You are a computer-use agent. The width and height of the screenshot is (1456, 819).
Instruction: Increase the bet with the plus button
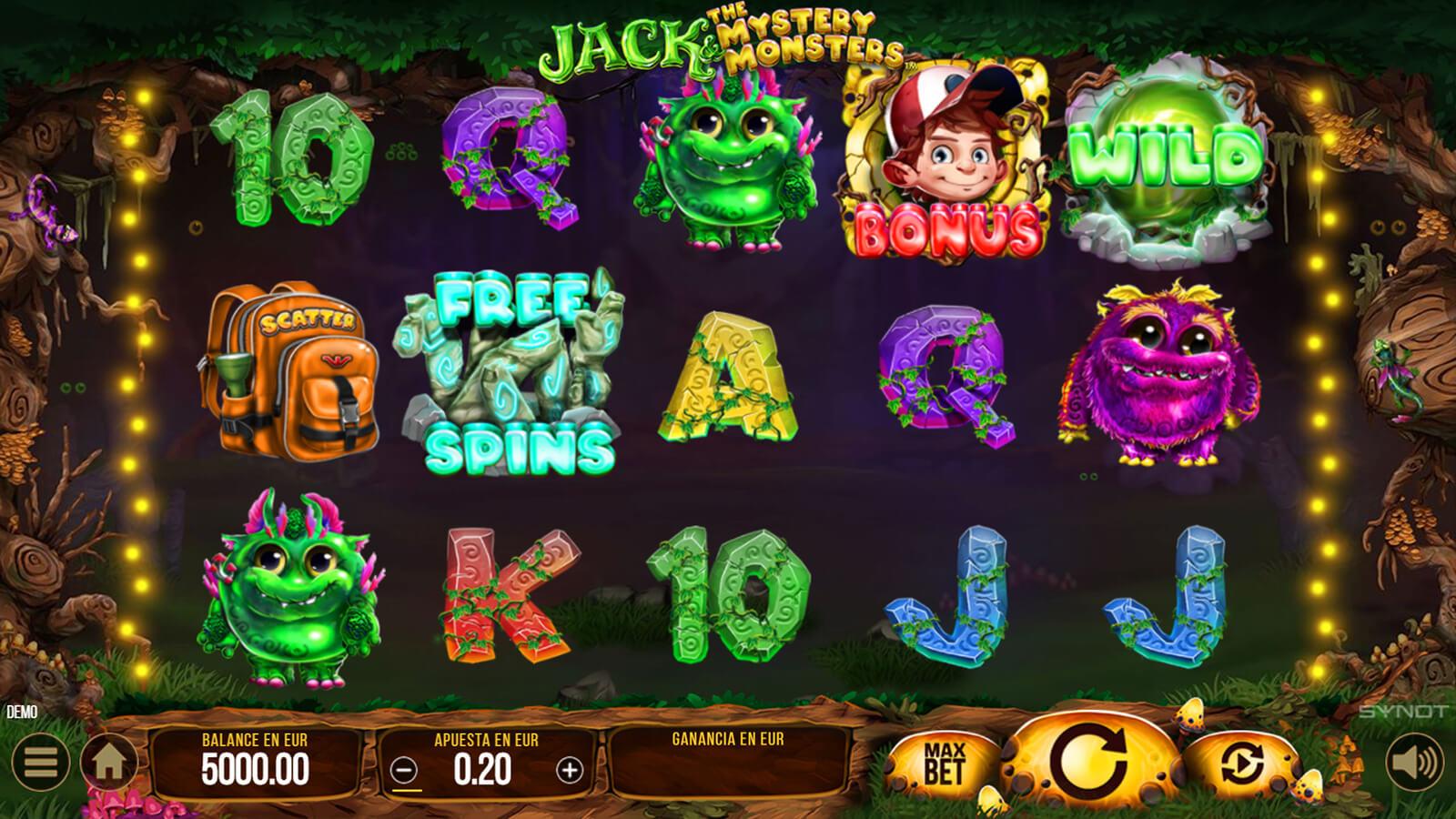(x=570, y=771)
